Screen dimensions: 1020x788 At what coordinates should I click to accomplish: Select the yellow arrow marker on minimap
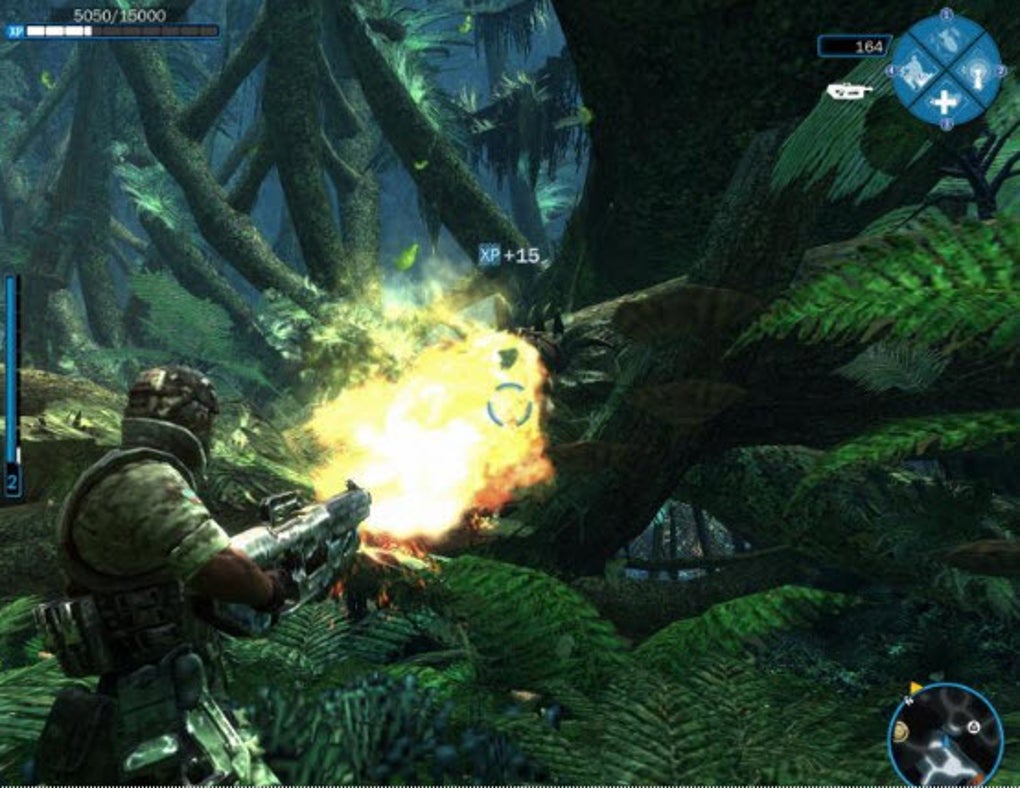coord(914,688)
